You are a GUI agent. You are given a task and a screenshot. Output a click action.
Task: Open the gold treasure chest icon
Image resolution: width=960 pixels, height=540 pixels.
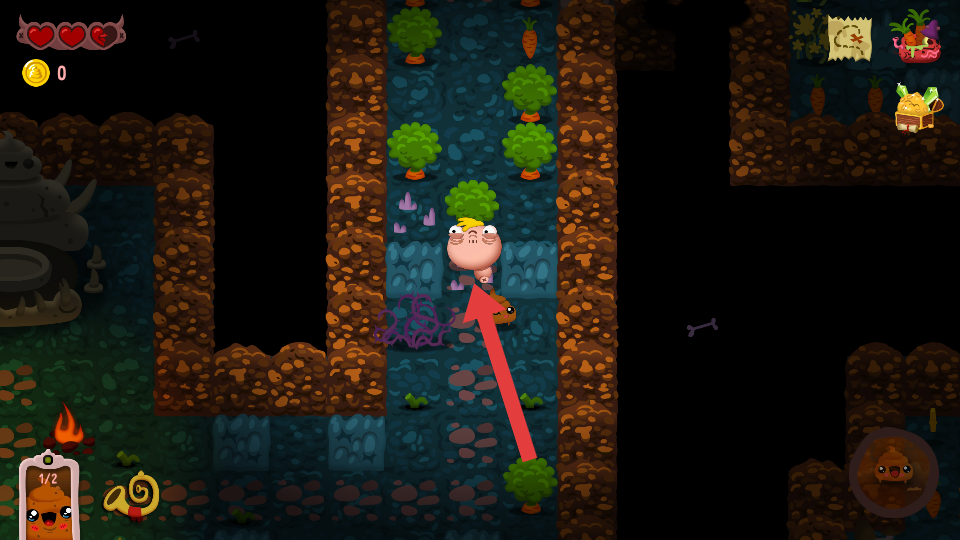pos(915,108)
